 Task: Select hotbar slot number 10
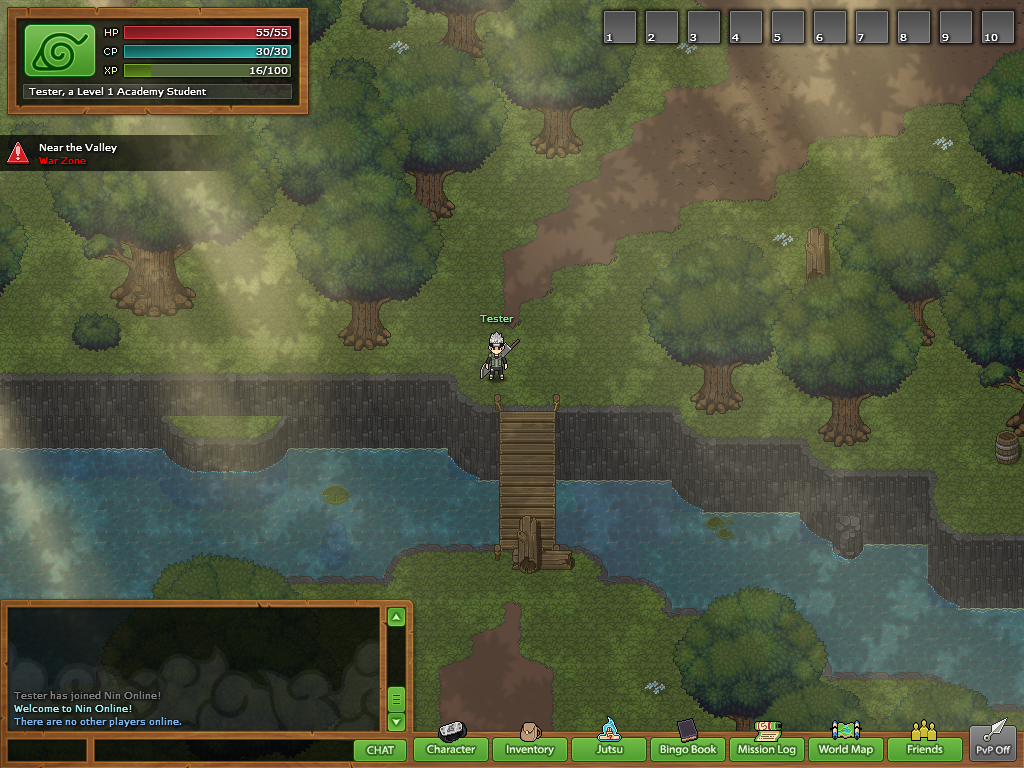coord(997,27)
